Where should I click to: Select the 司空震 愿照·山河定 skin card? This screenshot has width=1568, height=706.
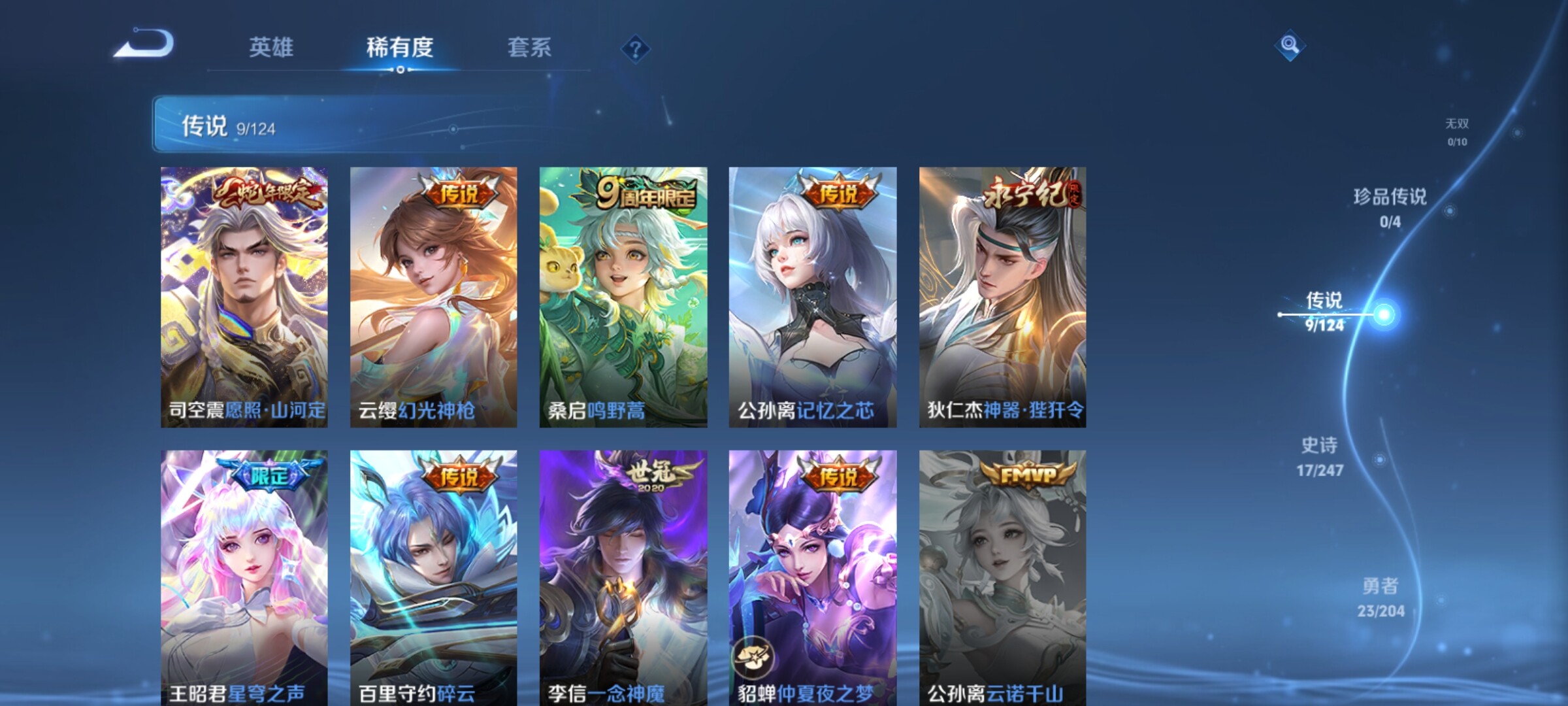click(244, 297)
